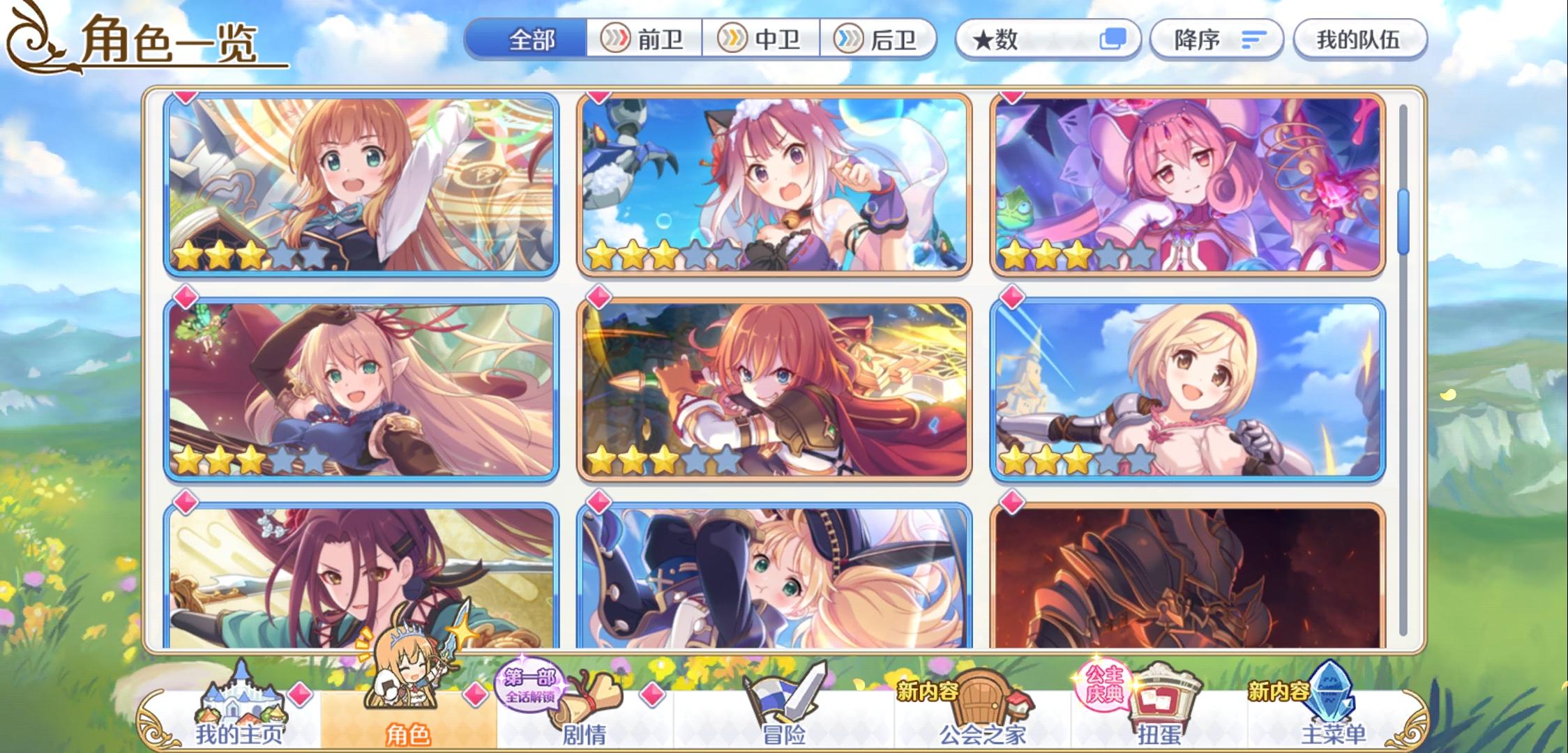This screenshot has height=753, width=1568.
Task: Click the sort-order lines icon beside 降序
Action: click(1256, 40)
